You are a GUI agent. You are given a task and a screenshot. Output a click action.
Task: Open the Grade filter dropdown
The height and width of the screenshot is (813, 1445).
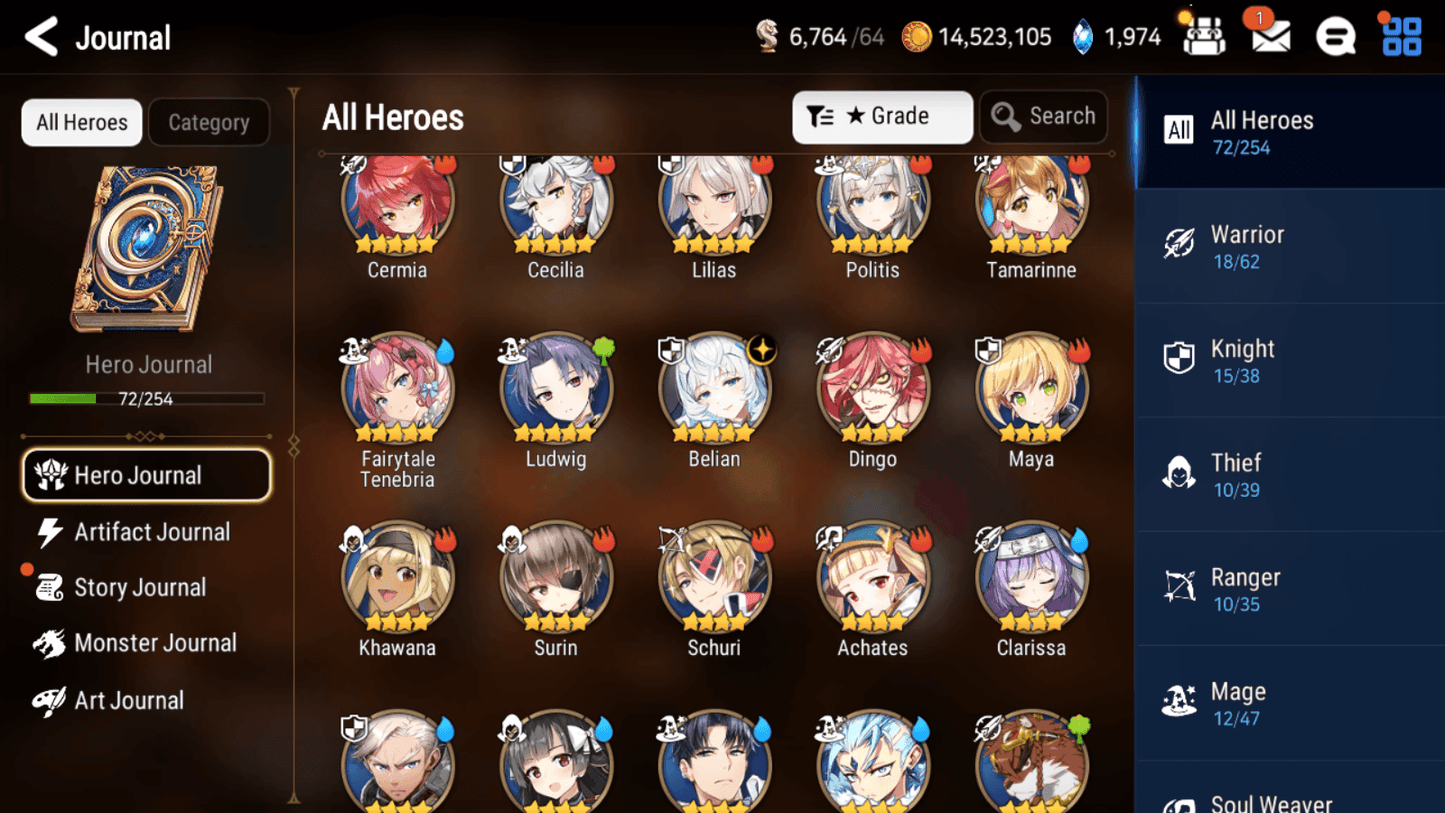pyautogui.click(x=881, y=116)
